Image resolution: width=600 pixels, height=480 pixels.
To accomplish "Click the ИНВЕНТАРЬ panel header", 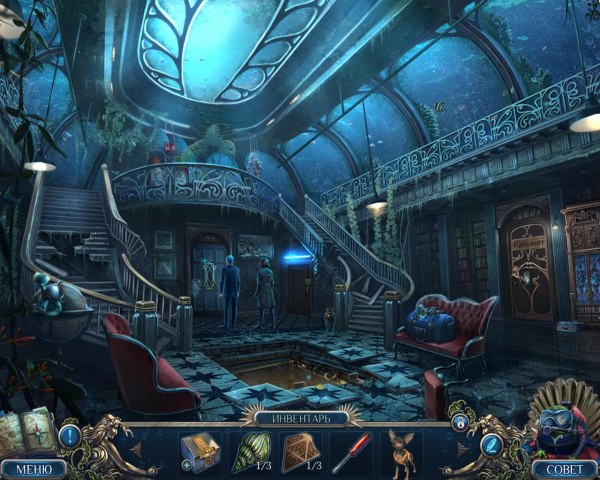I will (x=300, y=418).
